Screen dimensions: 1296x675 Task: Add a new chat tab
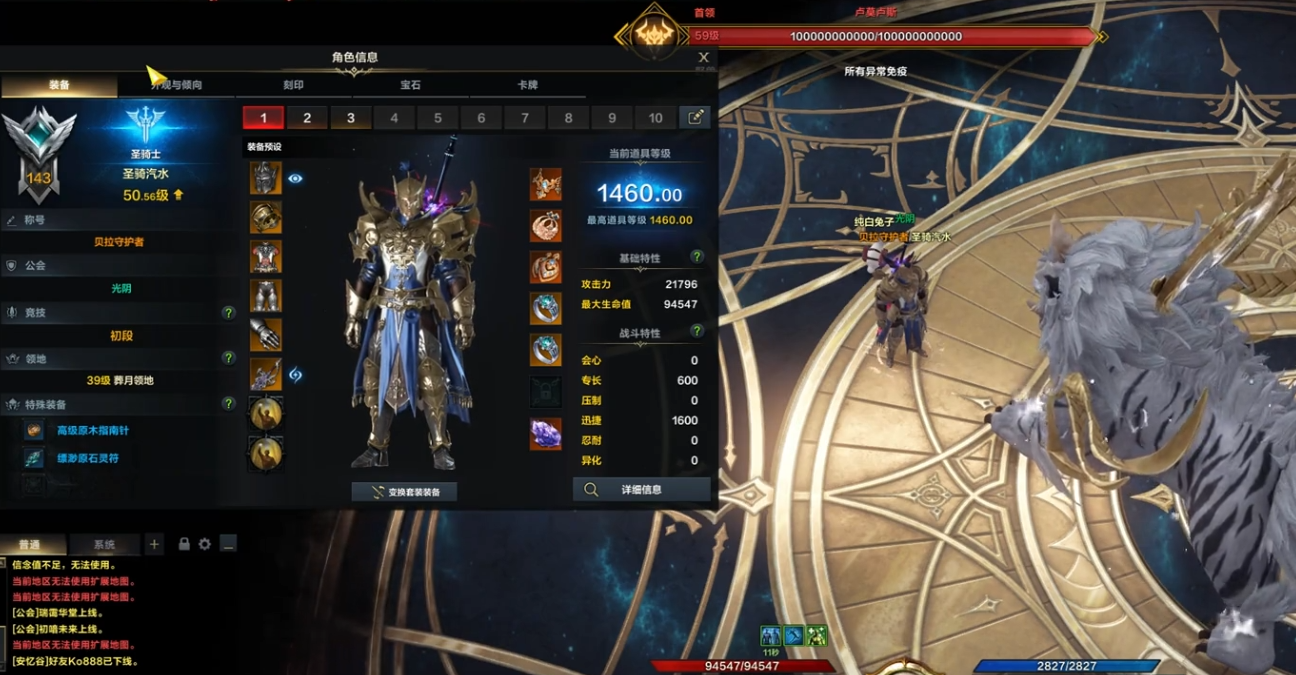154,544
